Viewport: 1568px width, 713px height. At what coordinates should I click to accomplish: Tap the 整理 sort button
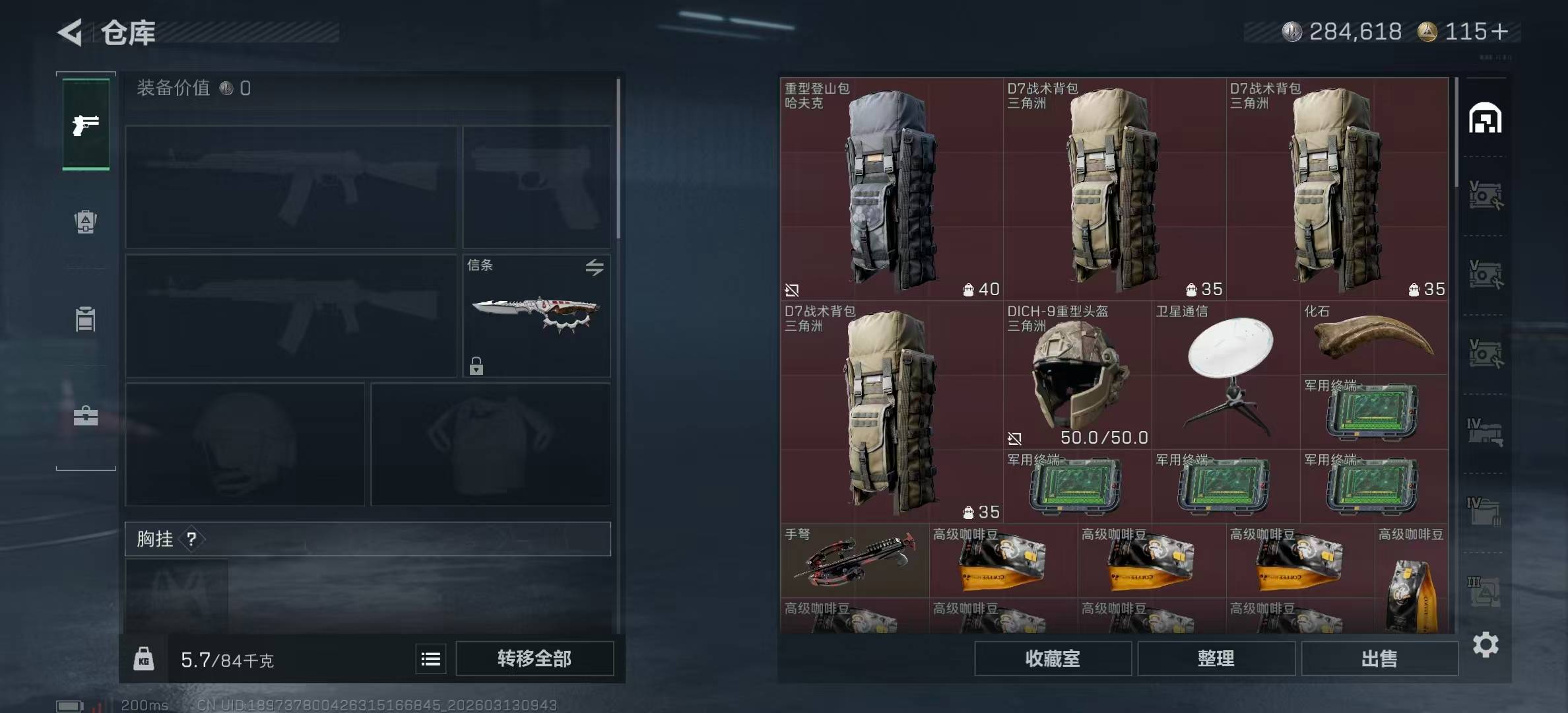(1216, 658)
